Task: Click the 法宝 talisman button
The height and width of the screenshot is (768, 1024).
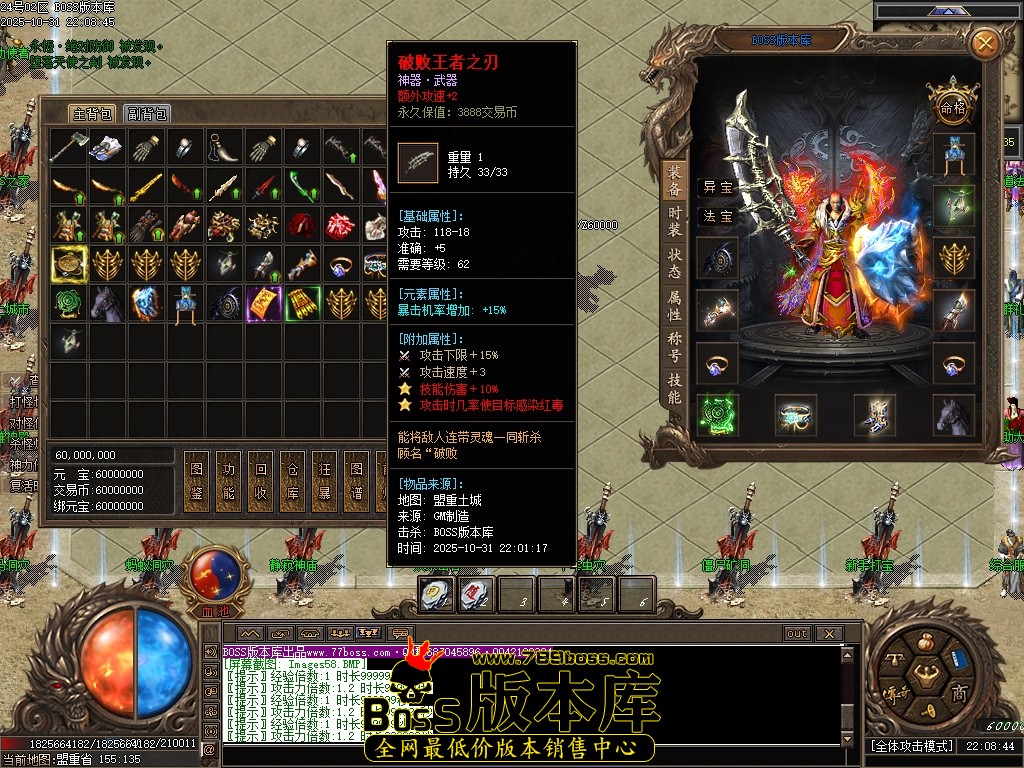Action: click(717, 216)
